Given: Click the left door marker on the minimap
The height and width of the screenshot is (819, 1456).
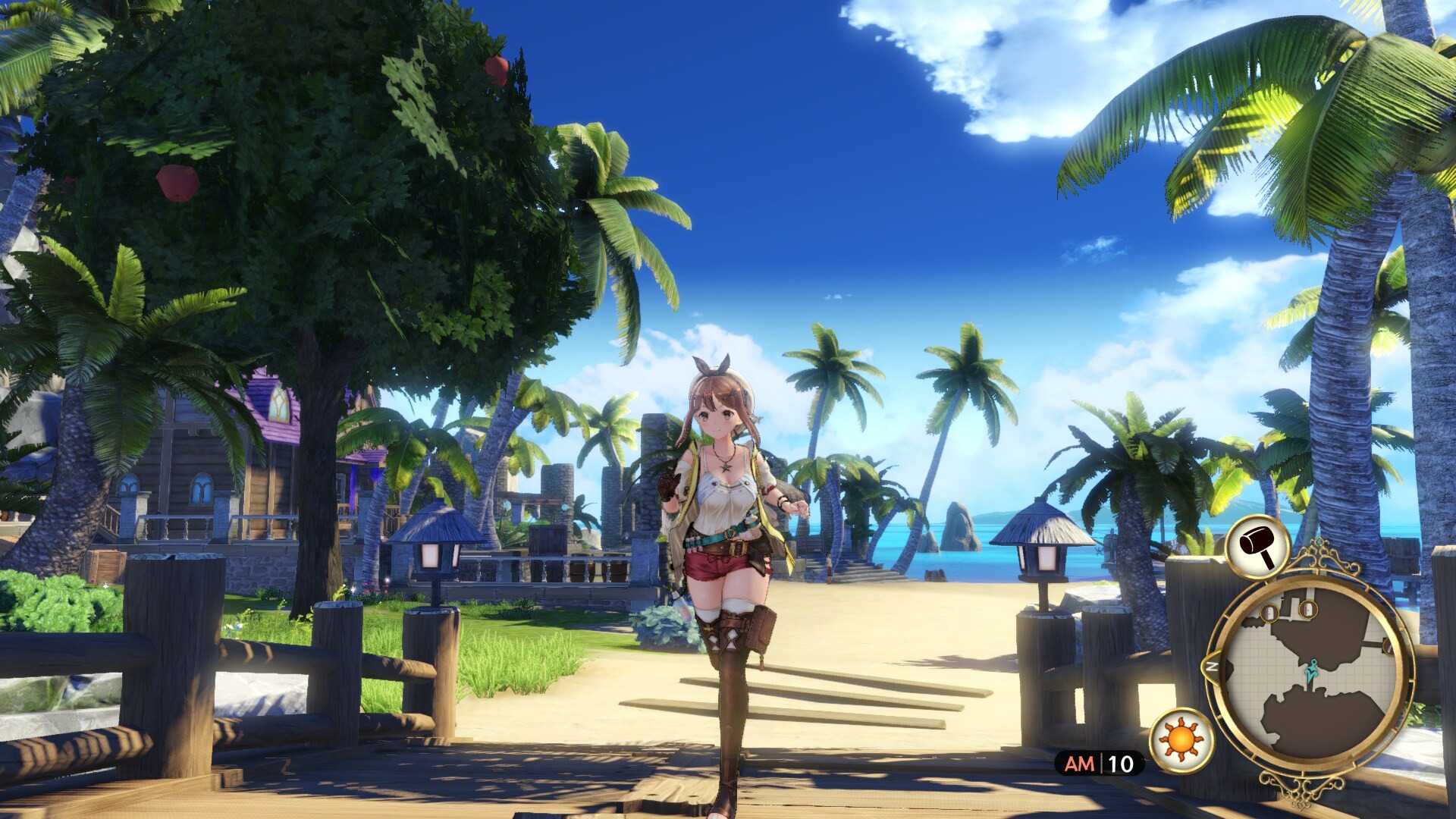Looking at the screenshot, I should click(1269, 613).
